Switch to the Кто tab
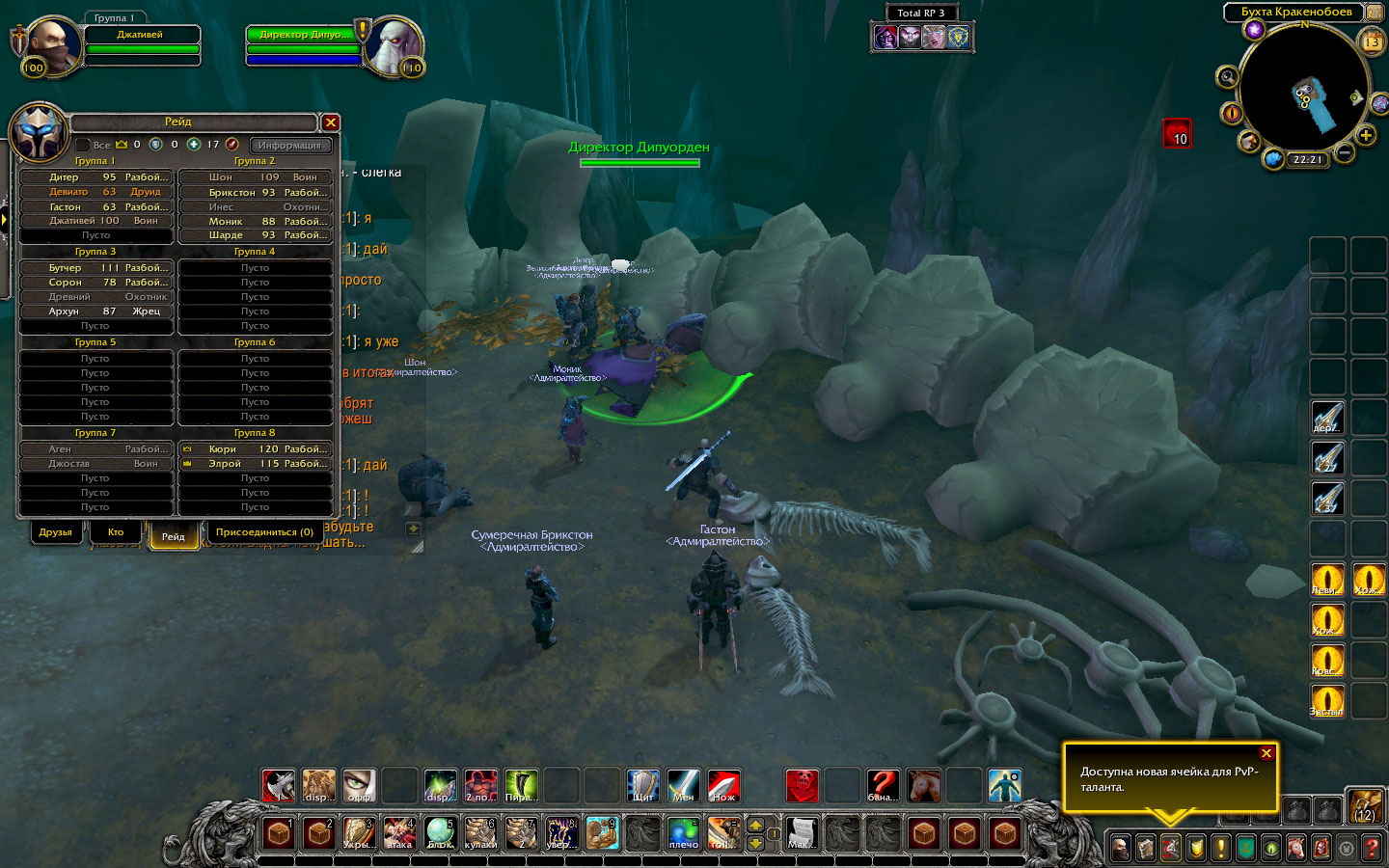Screen dimensions: 1389x868 [x=116, y=532]
